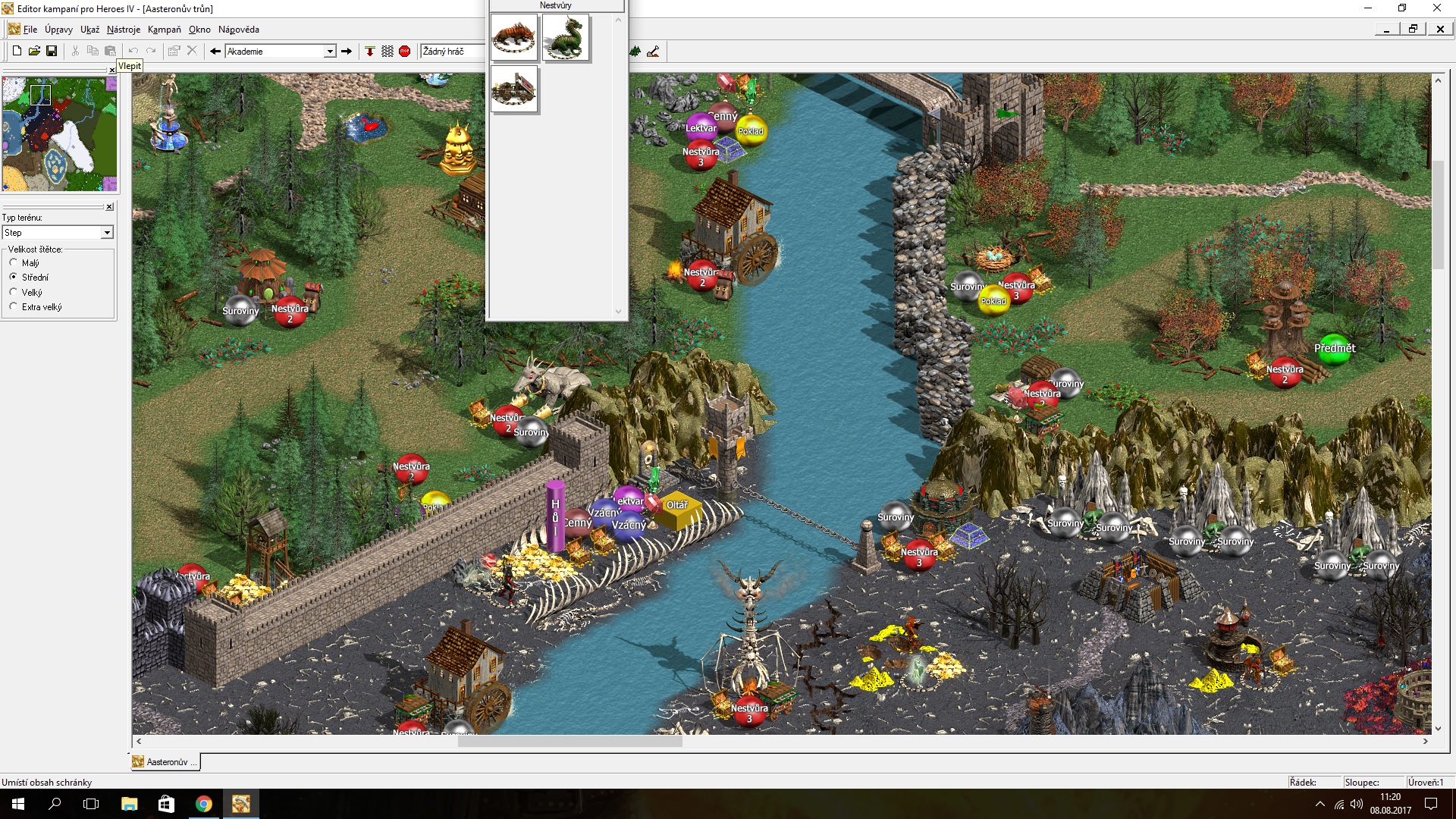Click the minimap viewport rectangle
Viewport: 1456px width, 819px height.
tap(41, 95)
